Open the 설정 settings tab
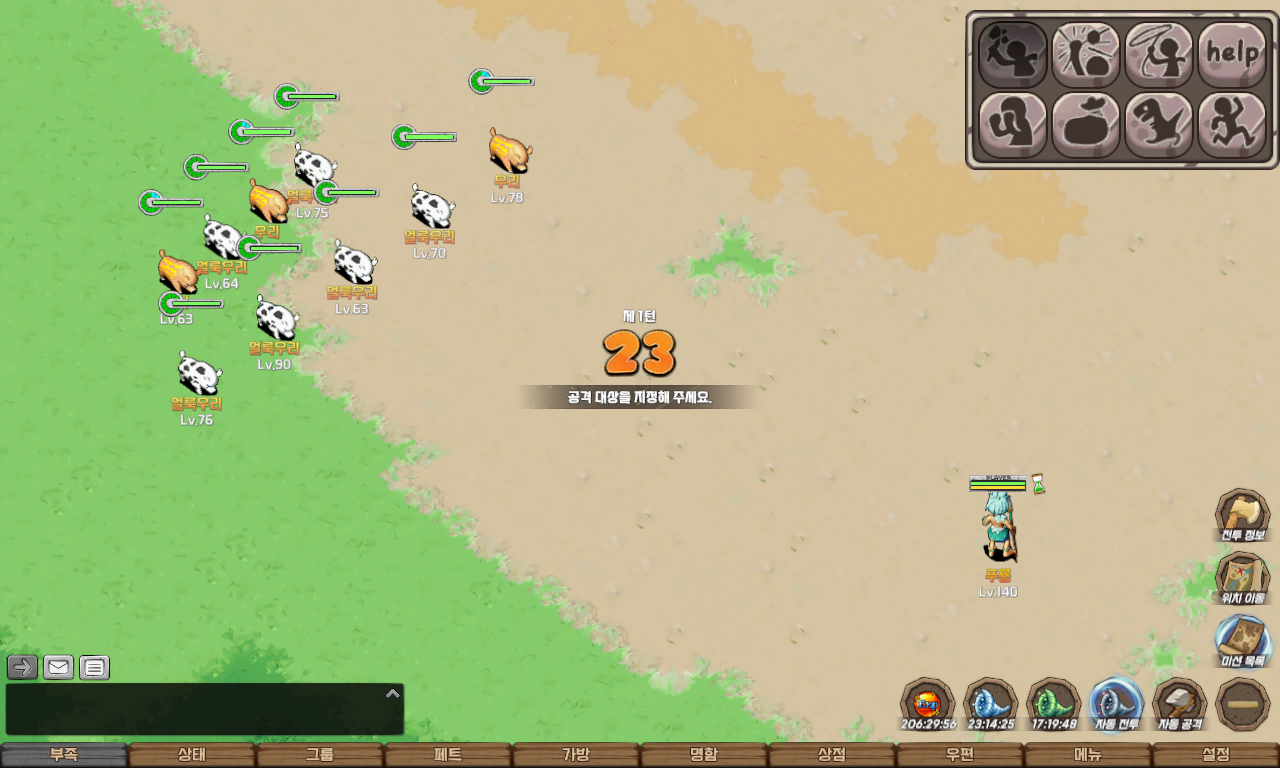Screen dimensions: 1280x768 (1216, 755)
